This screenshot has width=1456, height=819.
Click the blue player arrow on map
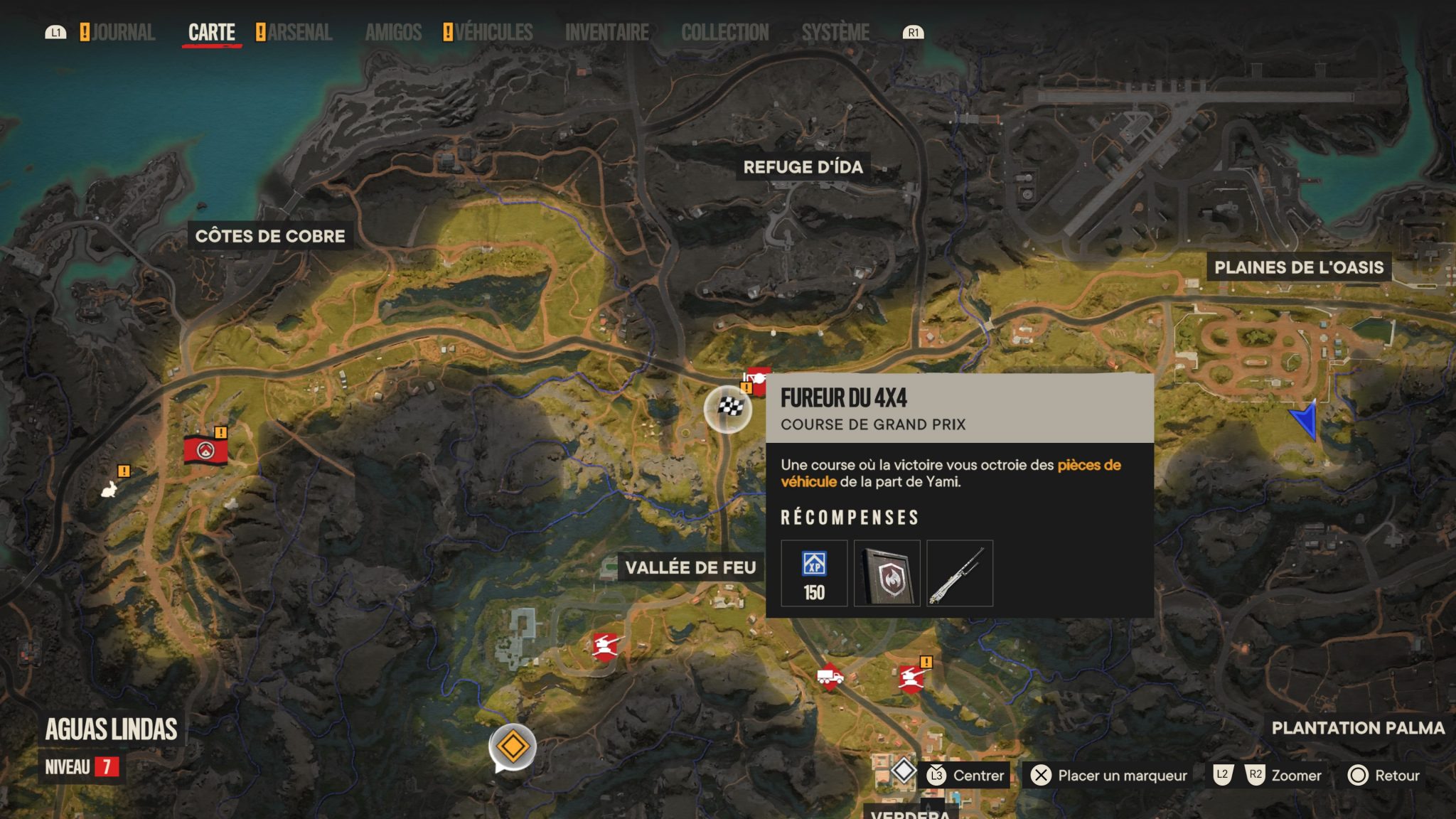point(1306,421)
